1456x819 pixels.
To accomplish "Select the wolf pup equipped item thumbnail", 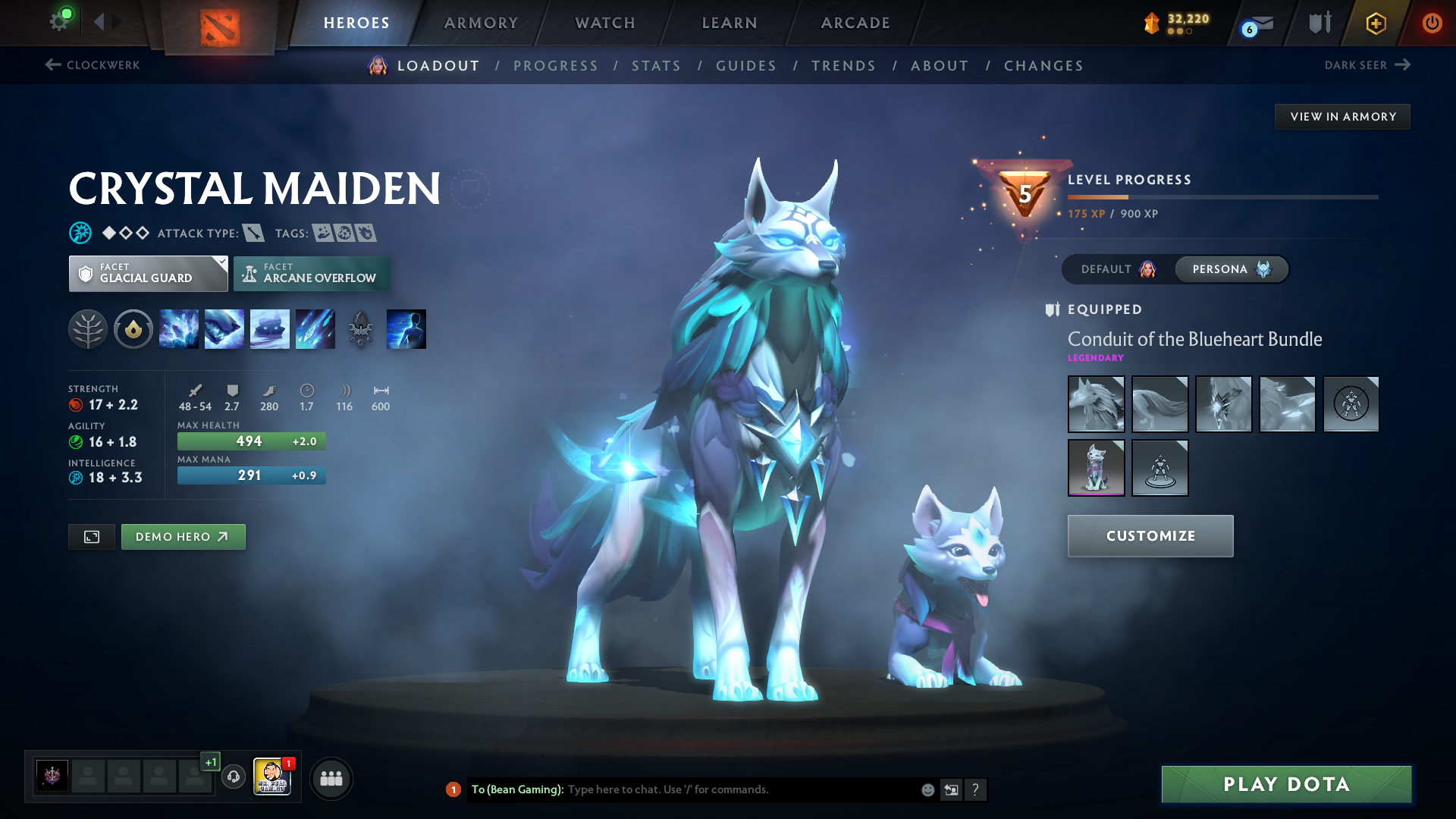I will 1096,468.
